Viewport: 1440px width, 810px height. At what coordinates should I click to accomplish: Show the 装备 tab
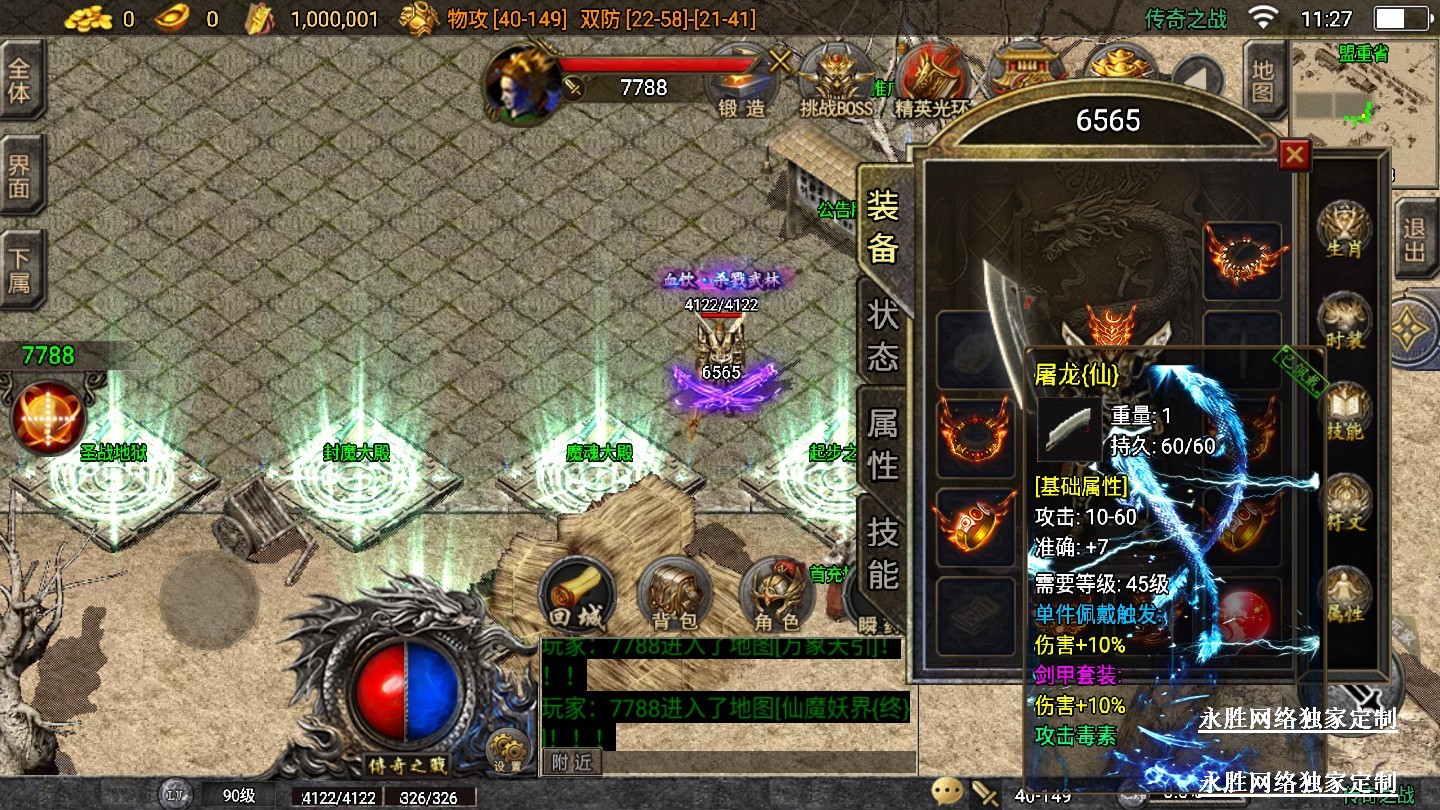point(882,226)
